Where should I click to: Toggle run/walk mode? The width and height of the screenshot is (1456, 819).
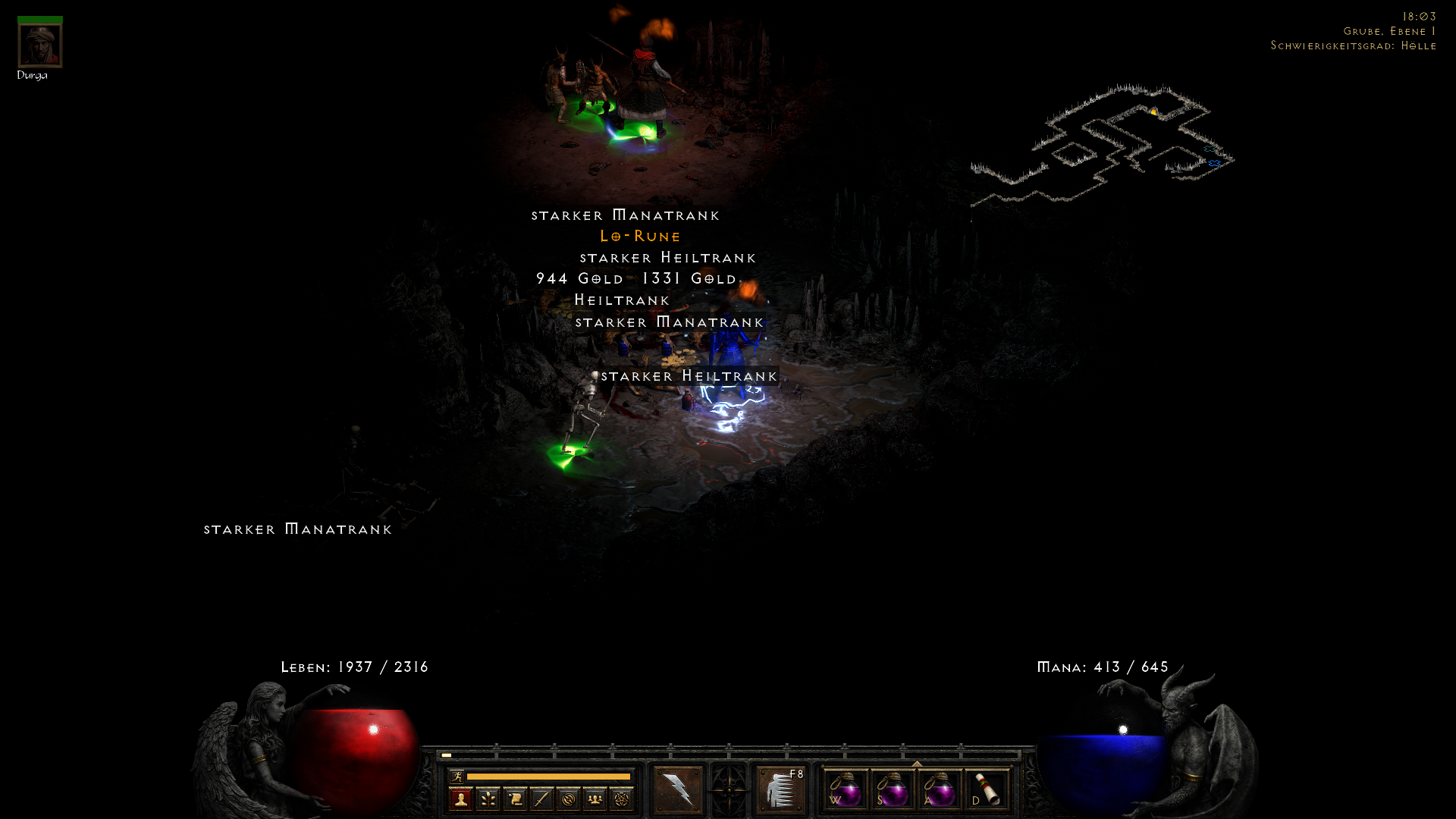tap(457, 774)
